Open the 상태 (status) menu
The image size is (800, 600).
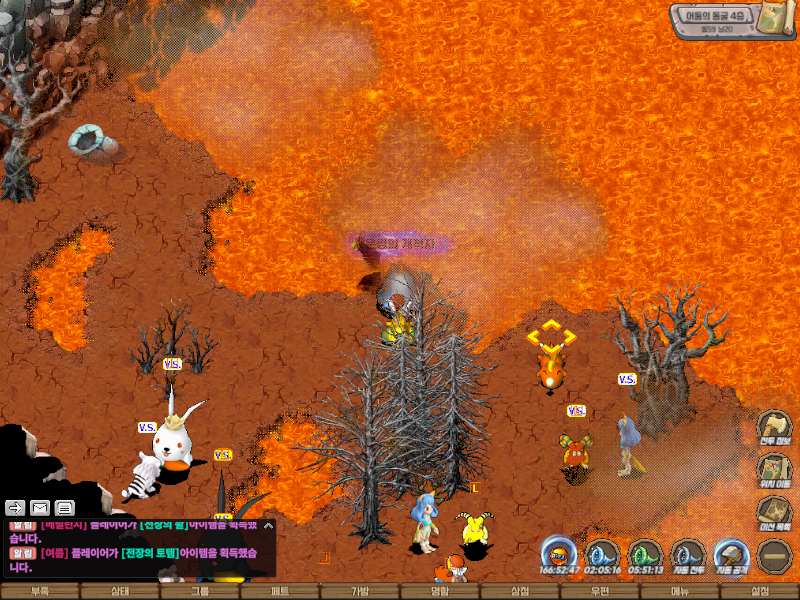120,591
